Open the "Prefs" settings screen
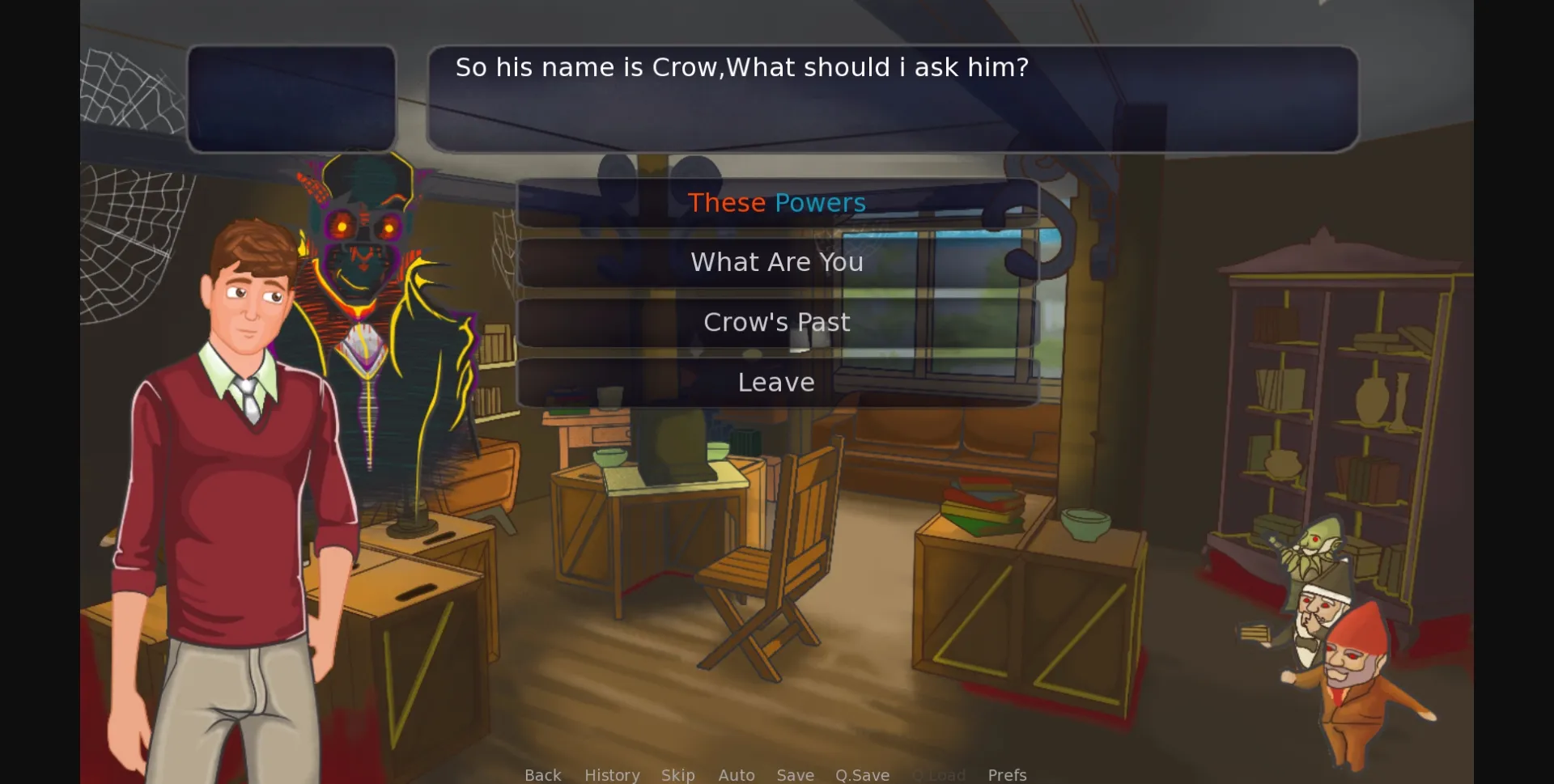Screen dimensions: 1554x784 click(1007, 774)
